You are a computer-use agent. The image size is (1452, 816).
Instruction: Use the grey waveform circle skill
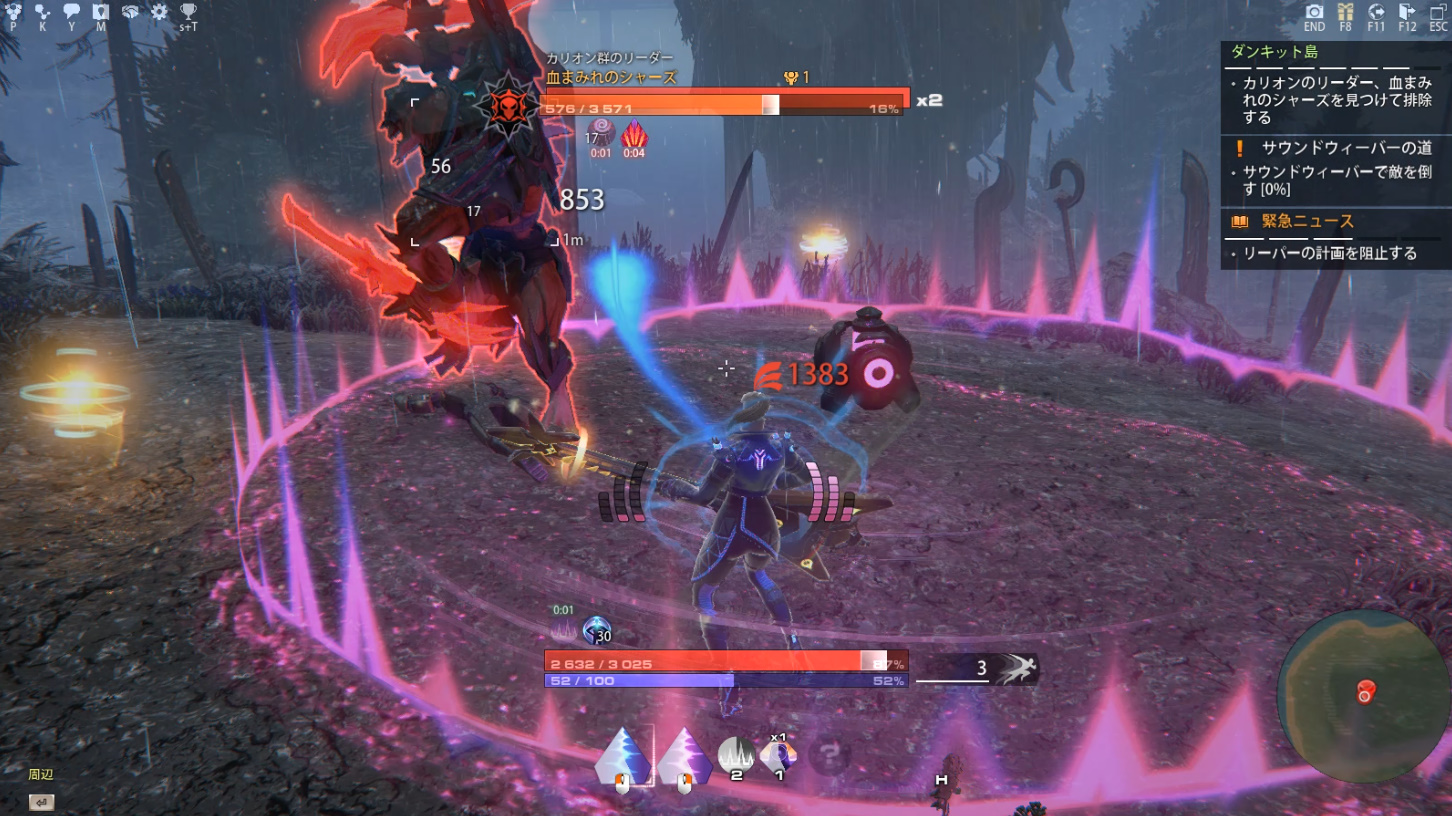click(x=736, y=755)
